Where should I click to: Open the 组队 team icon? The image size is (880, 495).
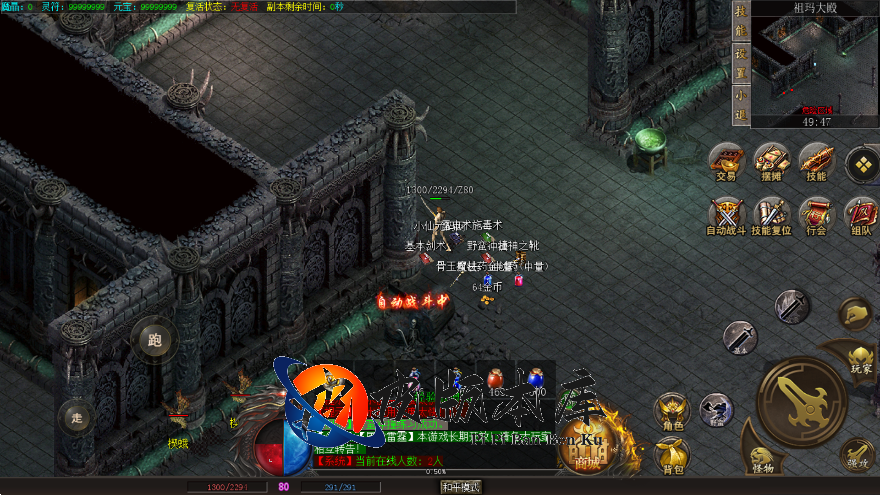pyautogui.click(x=861, y=215)
